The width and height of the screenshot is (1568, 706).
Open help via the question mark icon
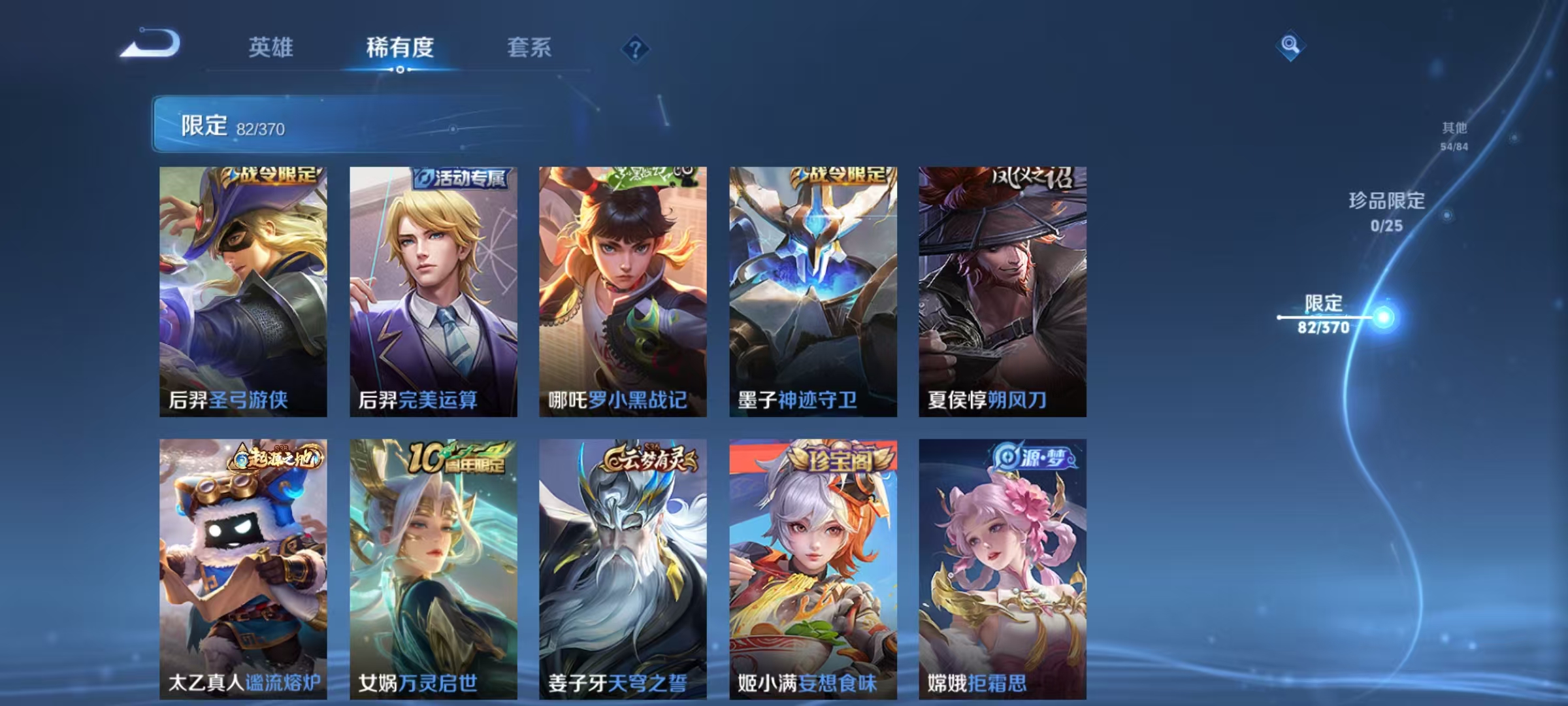(x=637, y=48)
